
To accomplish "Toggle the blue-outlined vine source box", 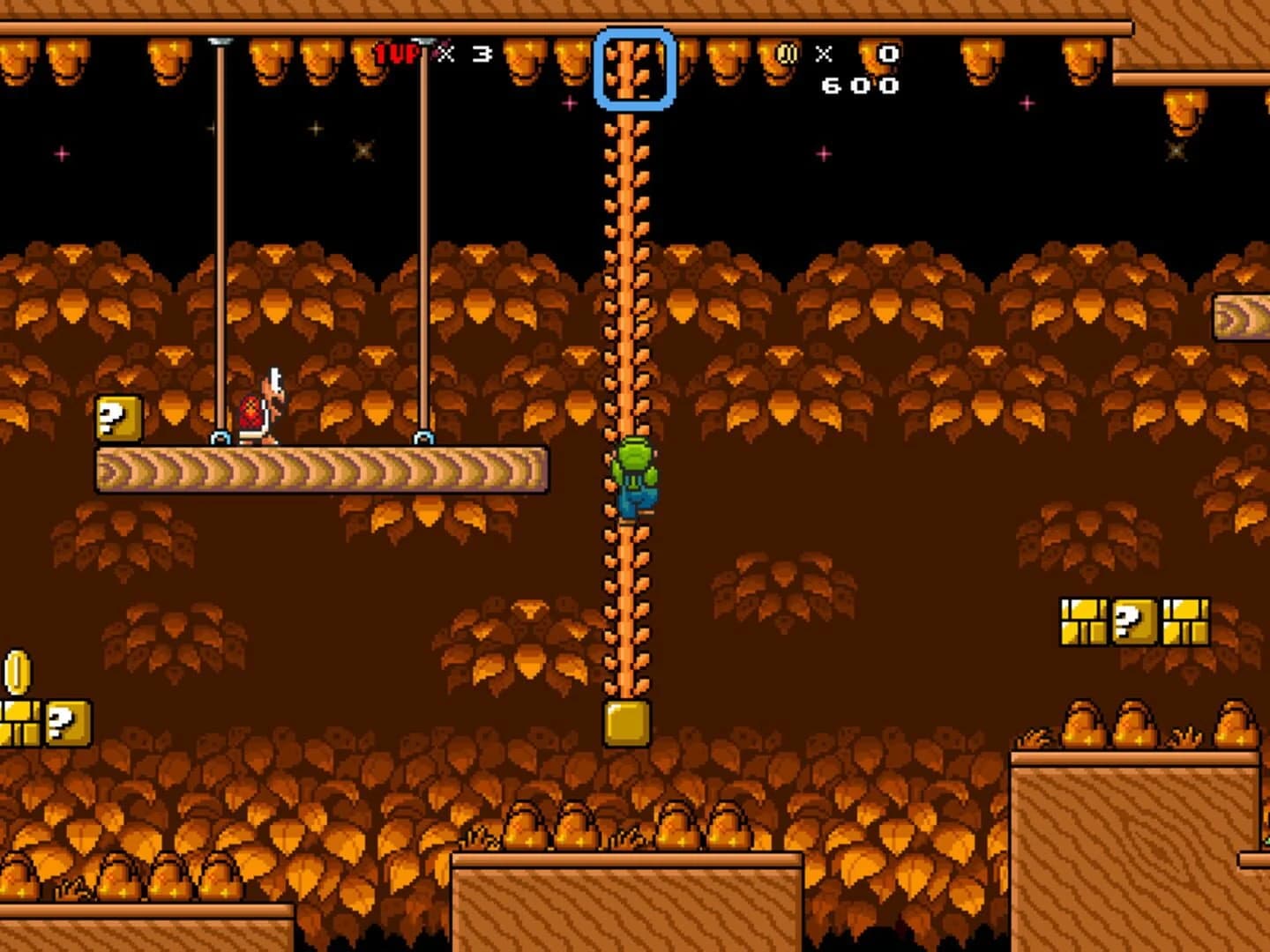I will click(634, 67).
